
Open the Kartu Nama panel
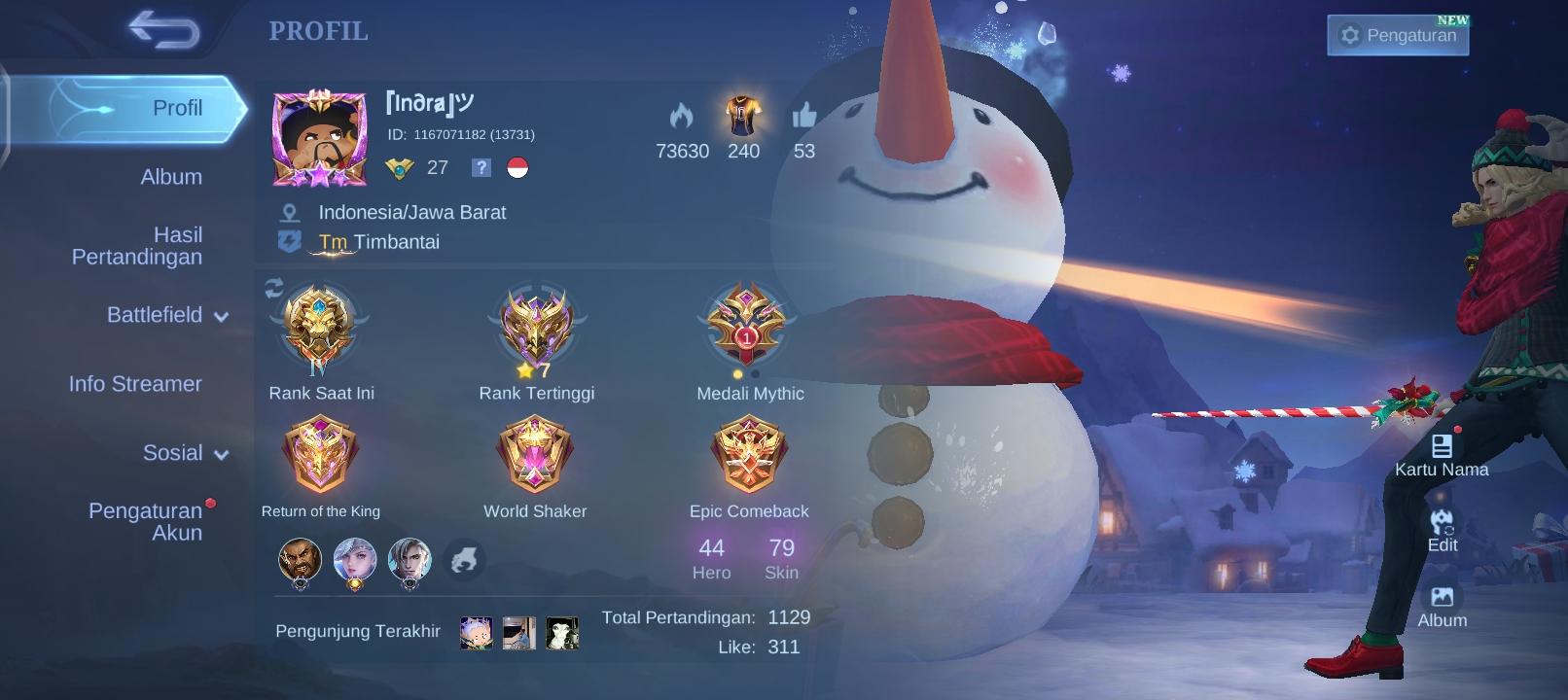tap(1441, 447)
